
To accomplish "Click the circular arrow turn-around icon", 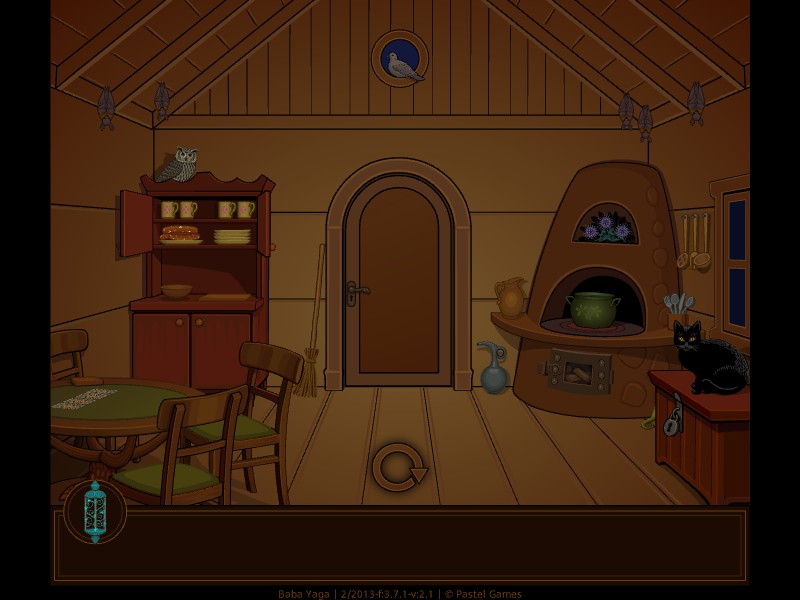I will coord(398,467).
